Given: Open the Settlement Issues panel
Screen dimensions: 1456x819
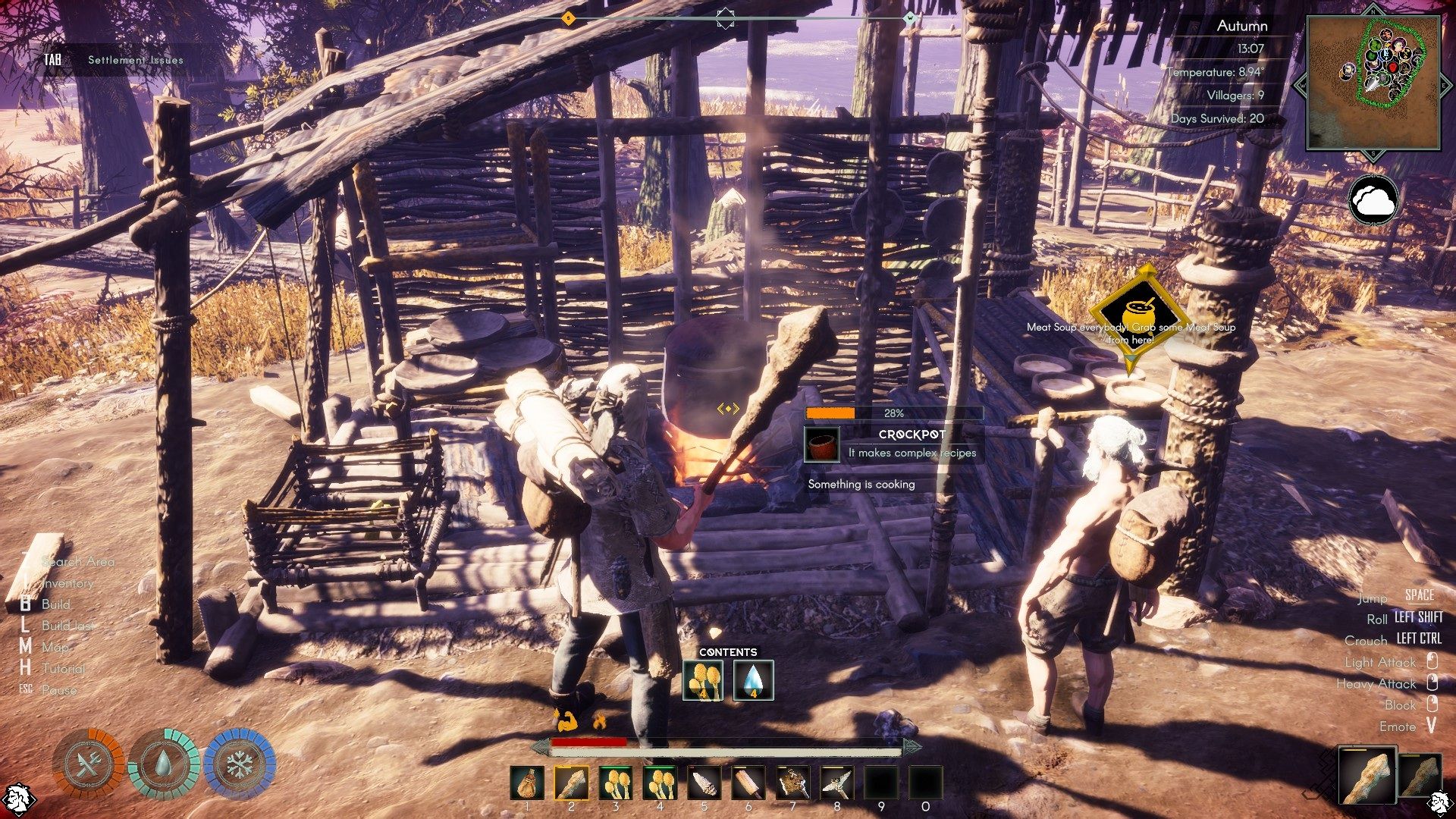Looking at the screenshot, I should pos(135,60).
